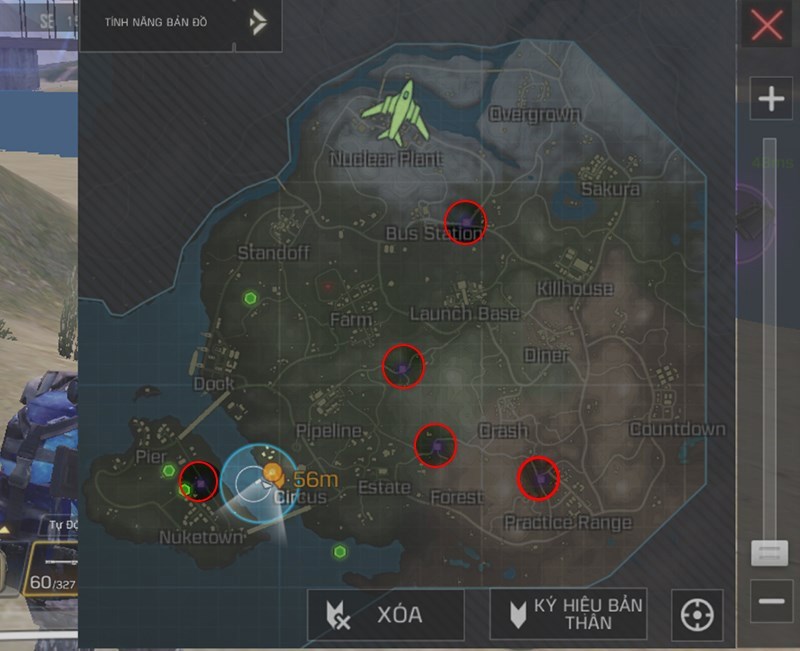
Task: Choose the red-circled marker above Forest
Action: [435, 445]
